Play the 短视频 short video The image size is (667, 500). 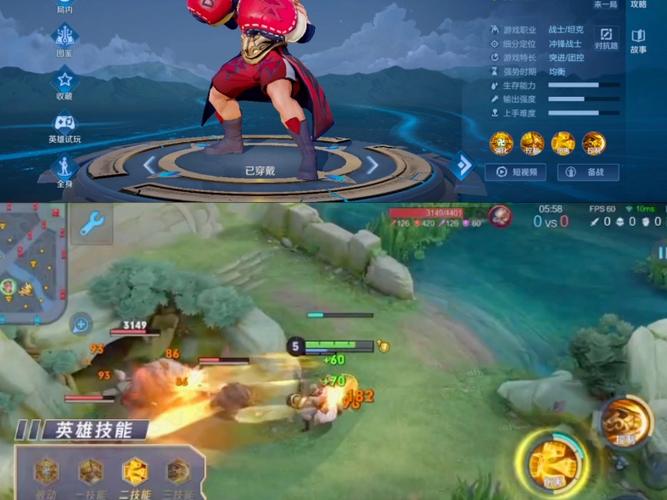pyautogui.click(x=515, y=172)
